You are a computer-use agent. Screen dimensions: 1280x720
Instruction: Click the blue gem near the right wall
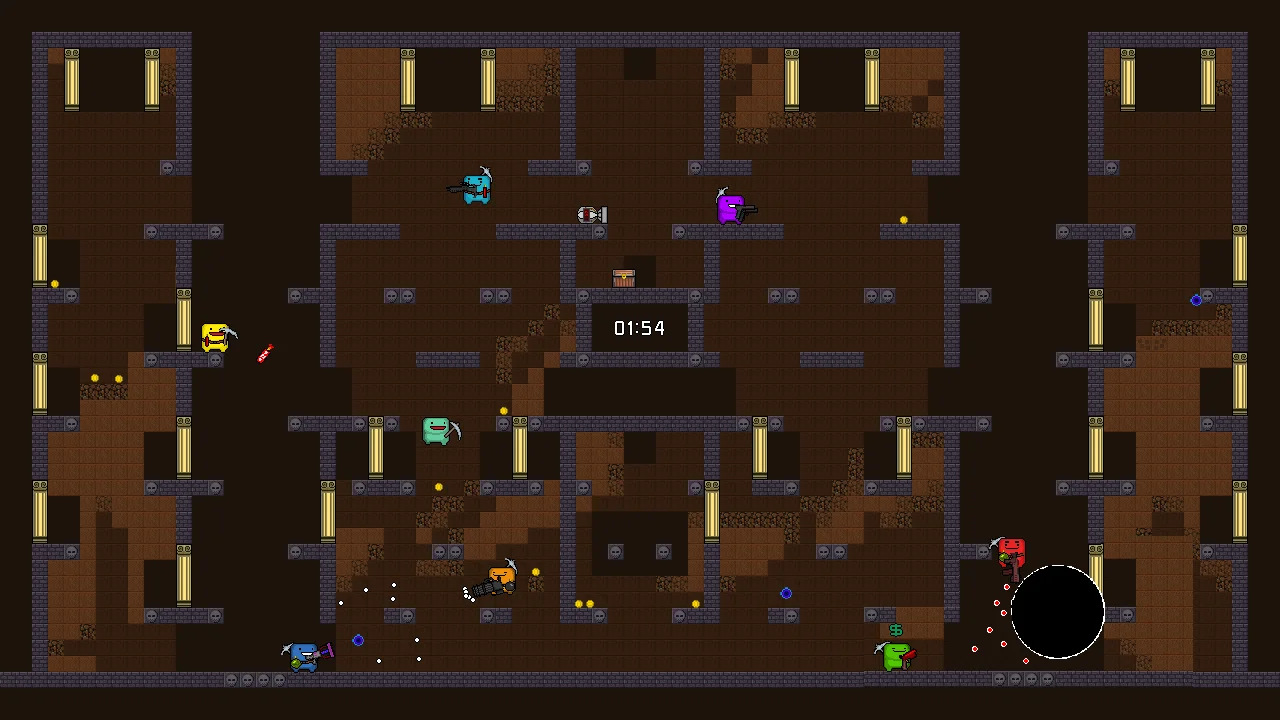1196,300
